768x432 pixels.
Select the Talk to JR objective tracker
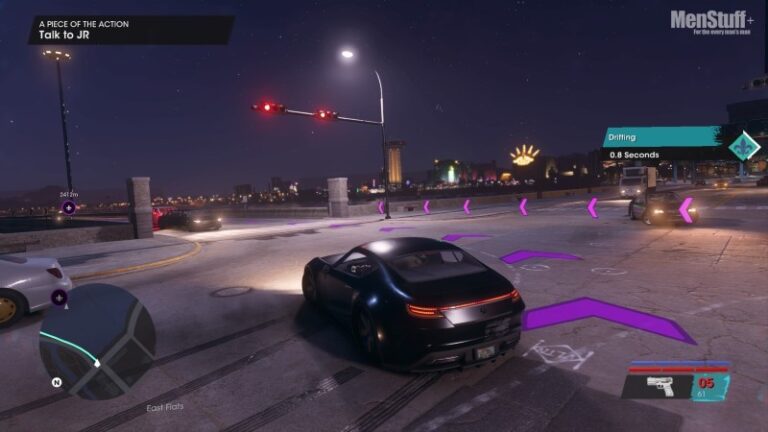[x=130, y=29]
